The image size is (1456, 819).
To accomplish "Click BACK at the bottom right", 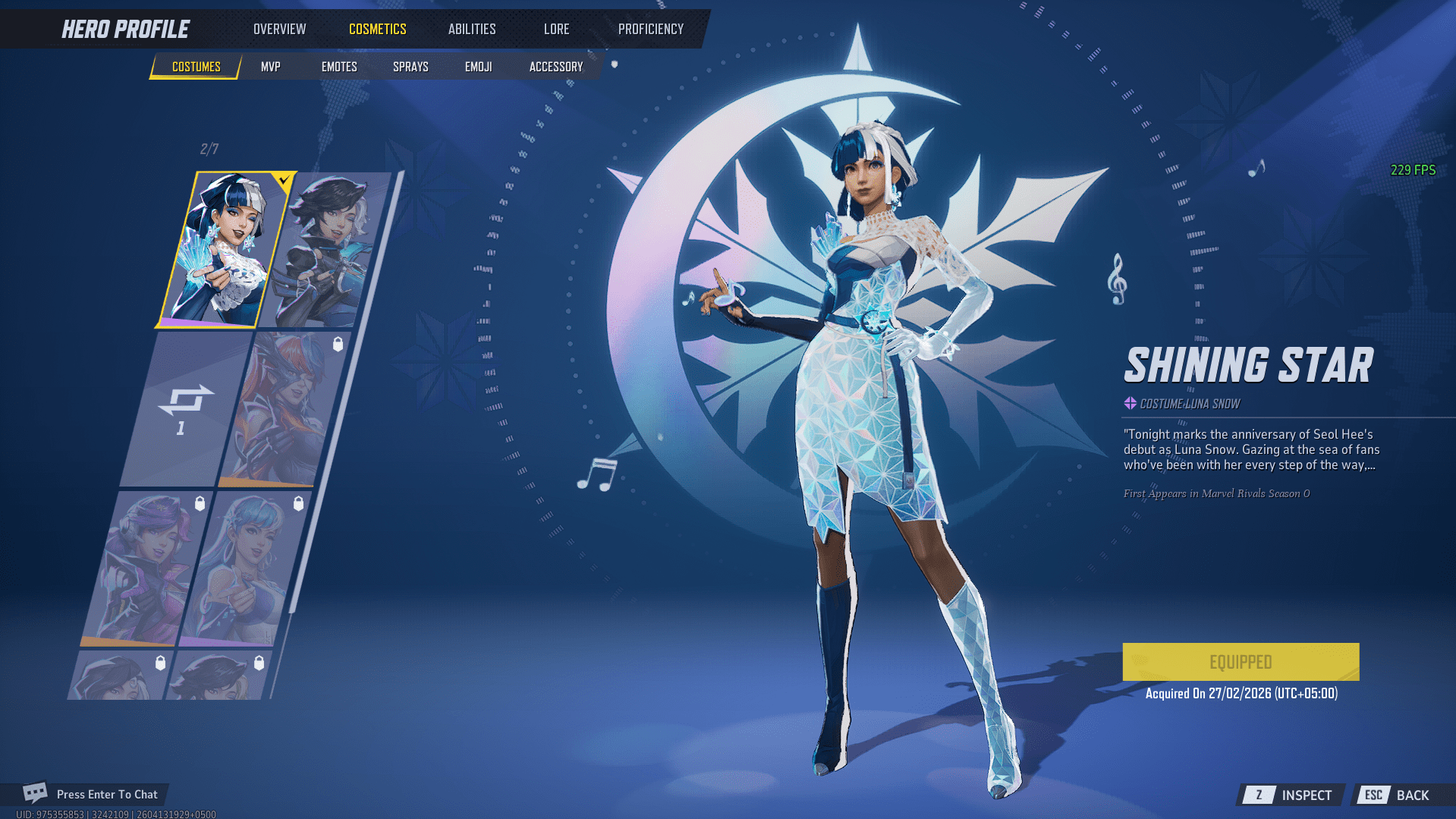I will pos(1414,795).
